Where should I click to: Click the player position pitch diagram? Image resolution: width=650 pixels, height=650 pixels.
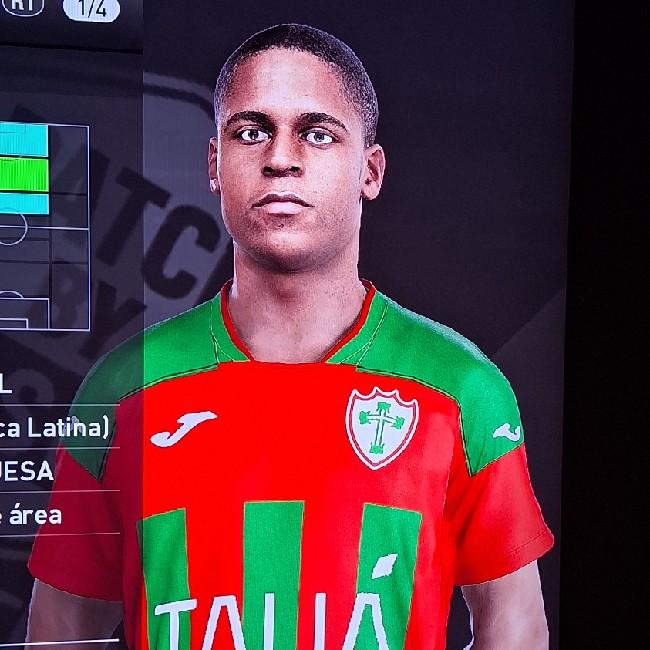[x=44, y=226]
